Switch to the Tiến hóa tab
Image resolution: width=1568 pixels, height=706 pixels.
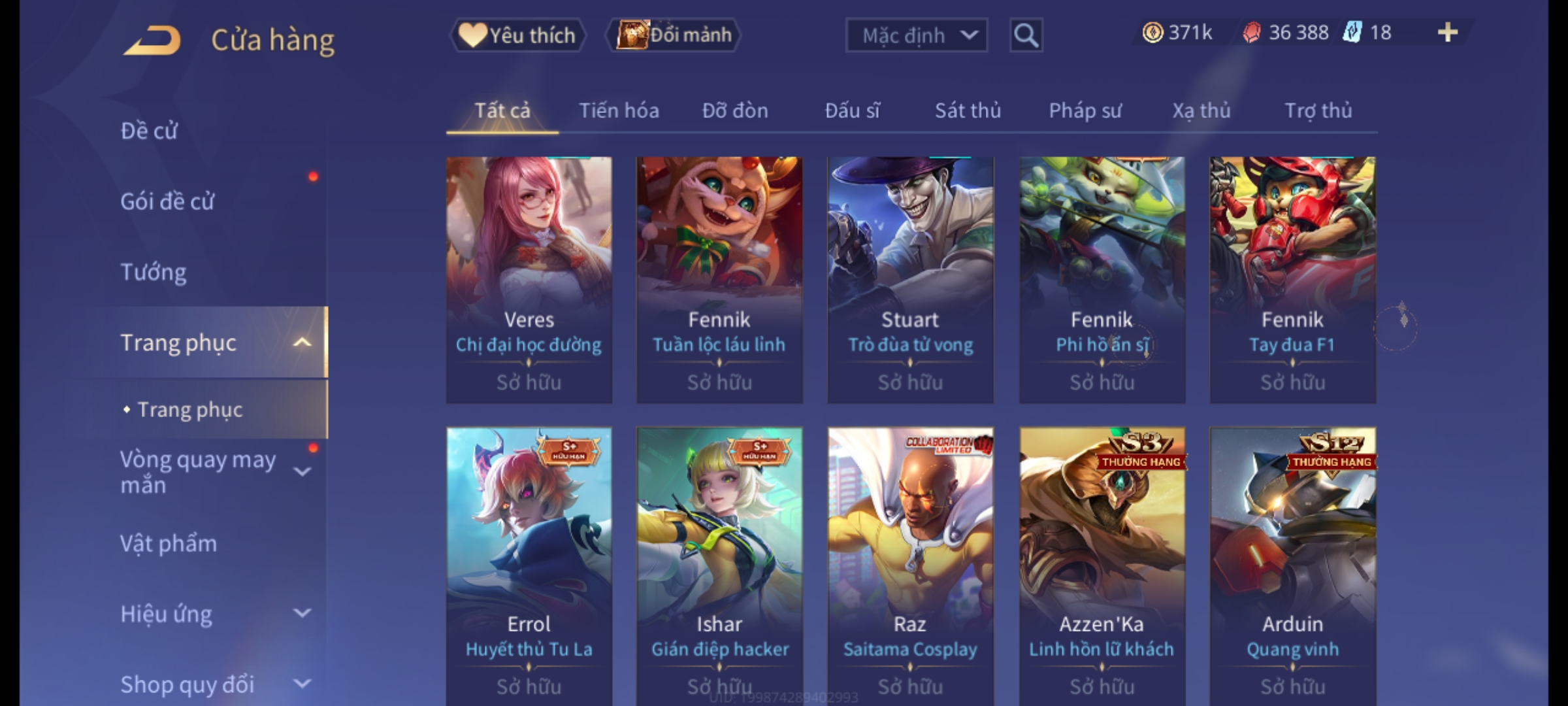pyautogui.click(x=619, y=110)
